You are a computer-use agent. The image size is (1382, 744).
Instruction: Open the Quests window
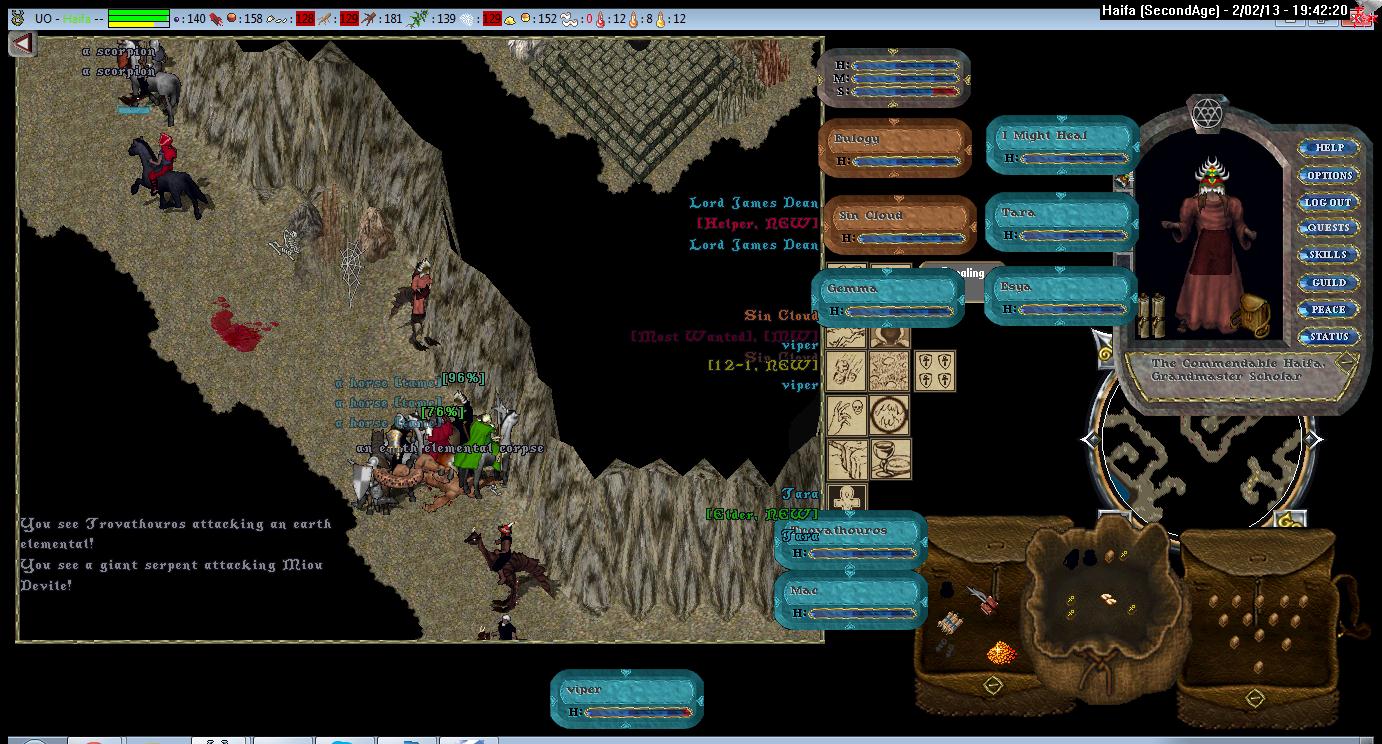1329,228
